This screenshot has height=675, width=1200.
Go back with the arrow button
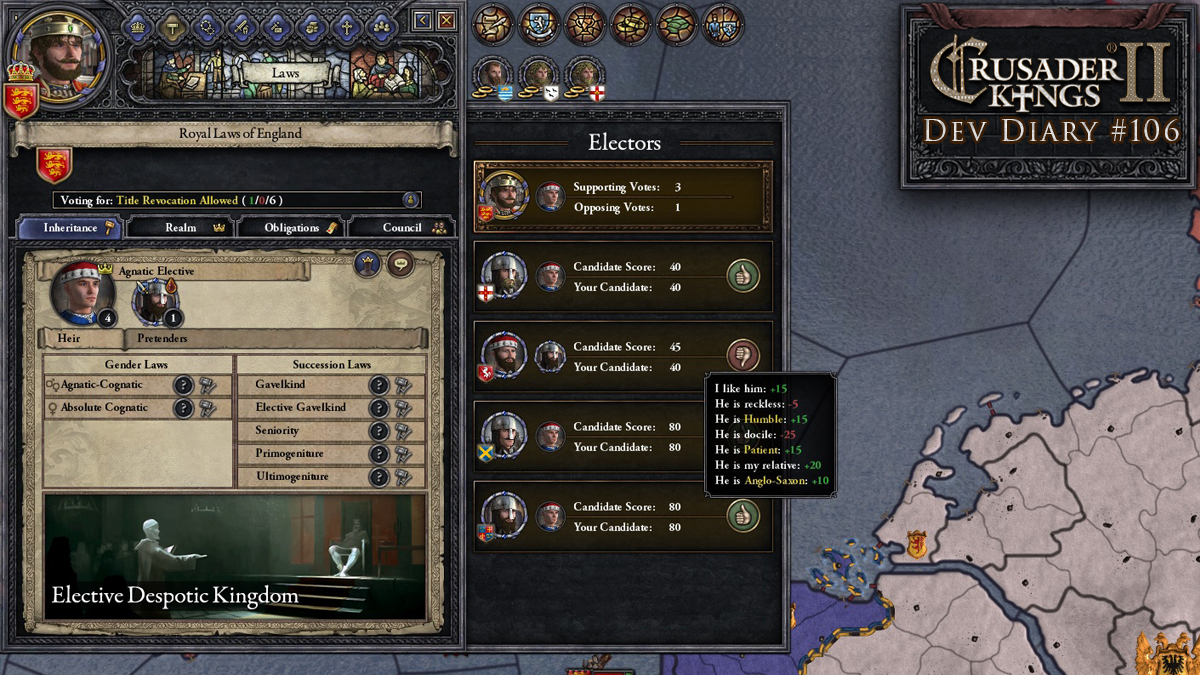tap(423, 20)
